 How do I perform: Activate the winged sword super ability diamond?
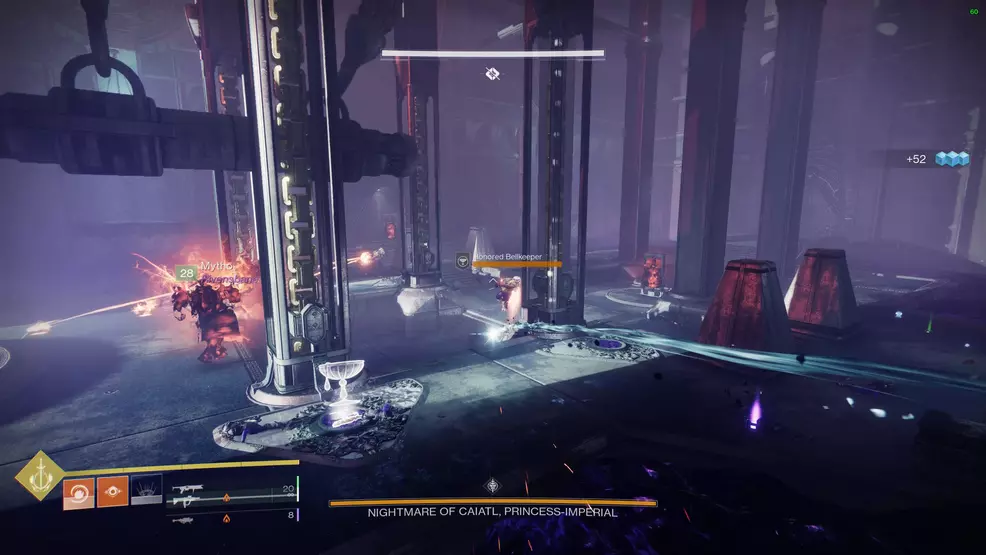[39, 478]
